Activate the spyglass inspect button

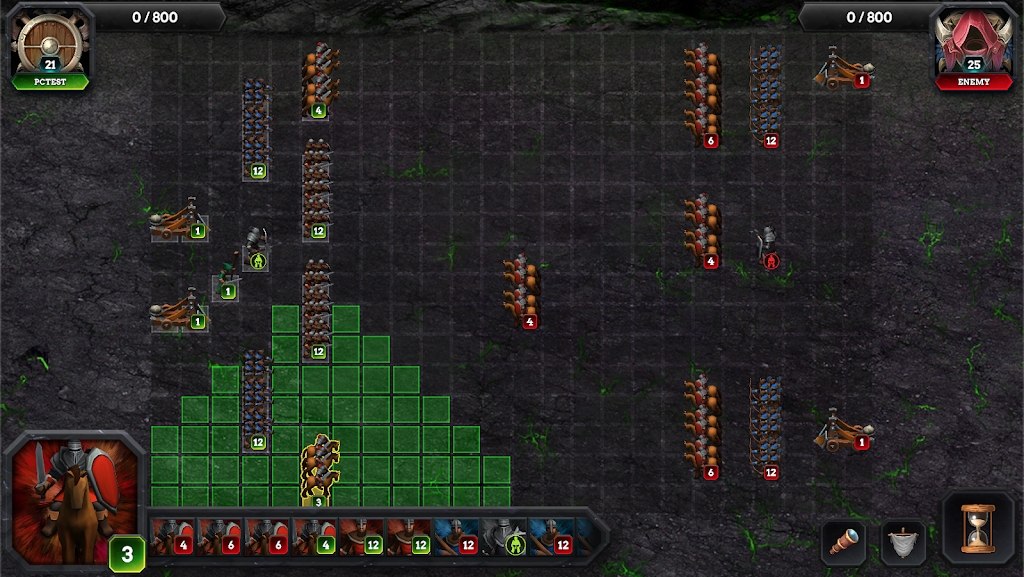(843, 543)
